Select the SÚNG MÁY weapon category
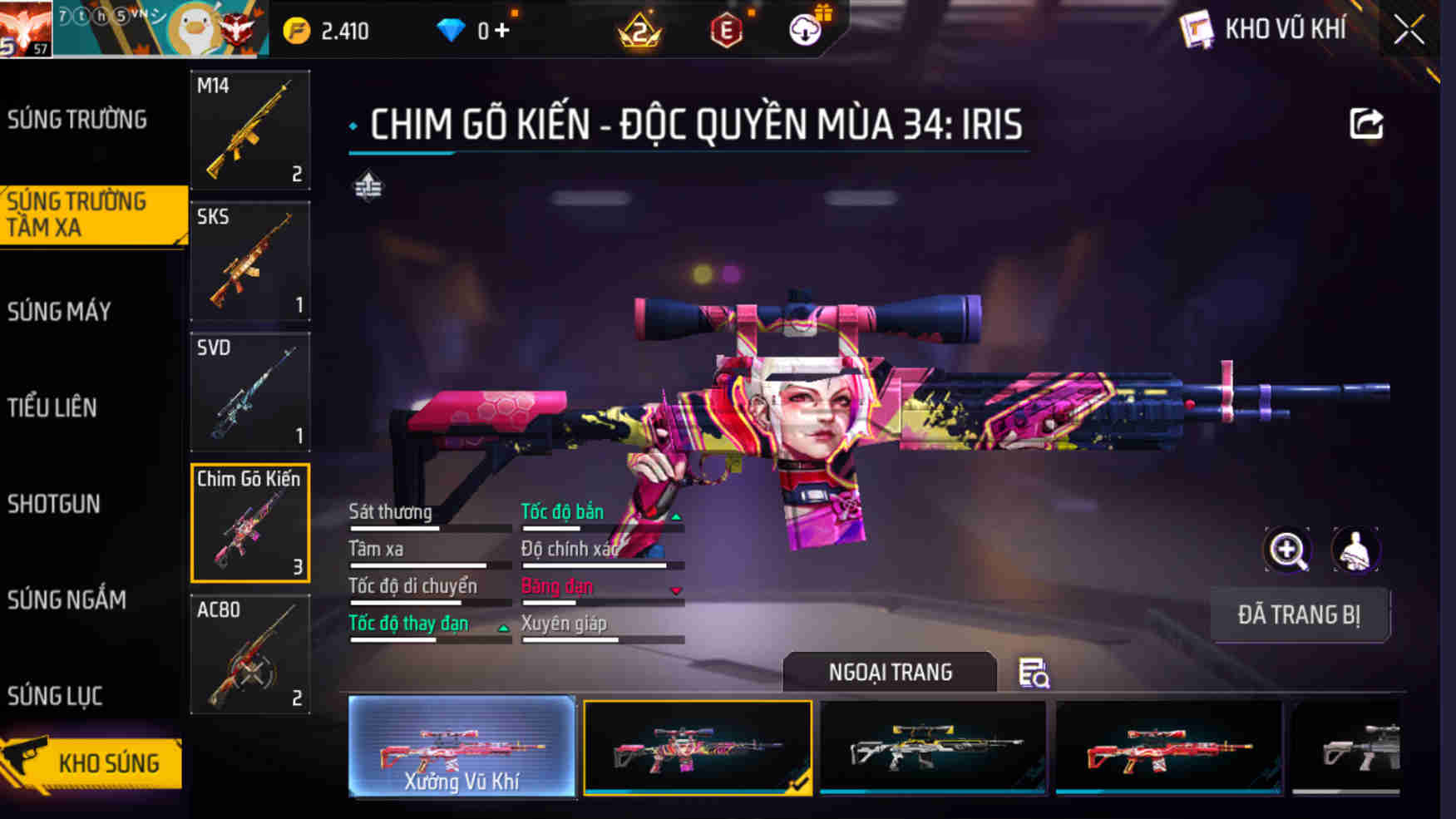This screenshot has height=819, width=1456. pos(58,311)
